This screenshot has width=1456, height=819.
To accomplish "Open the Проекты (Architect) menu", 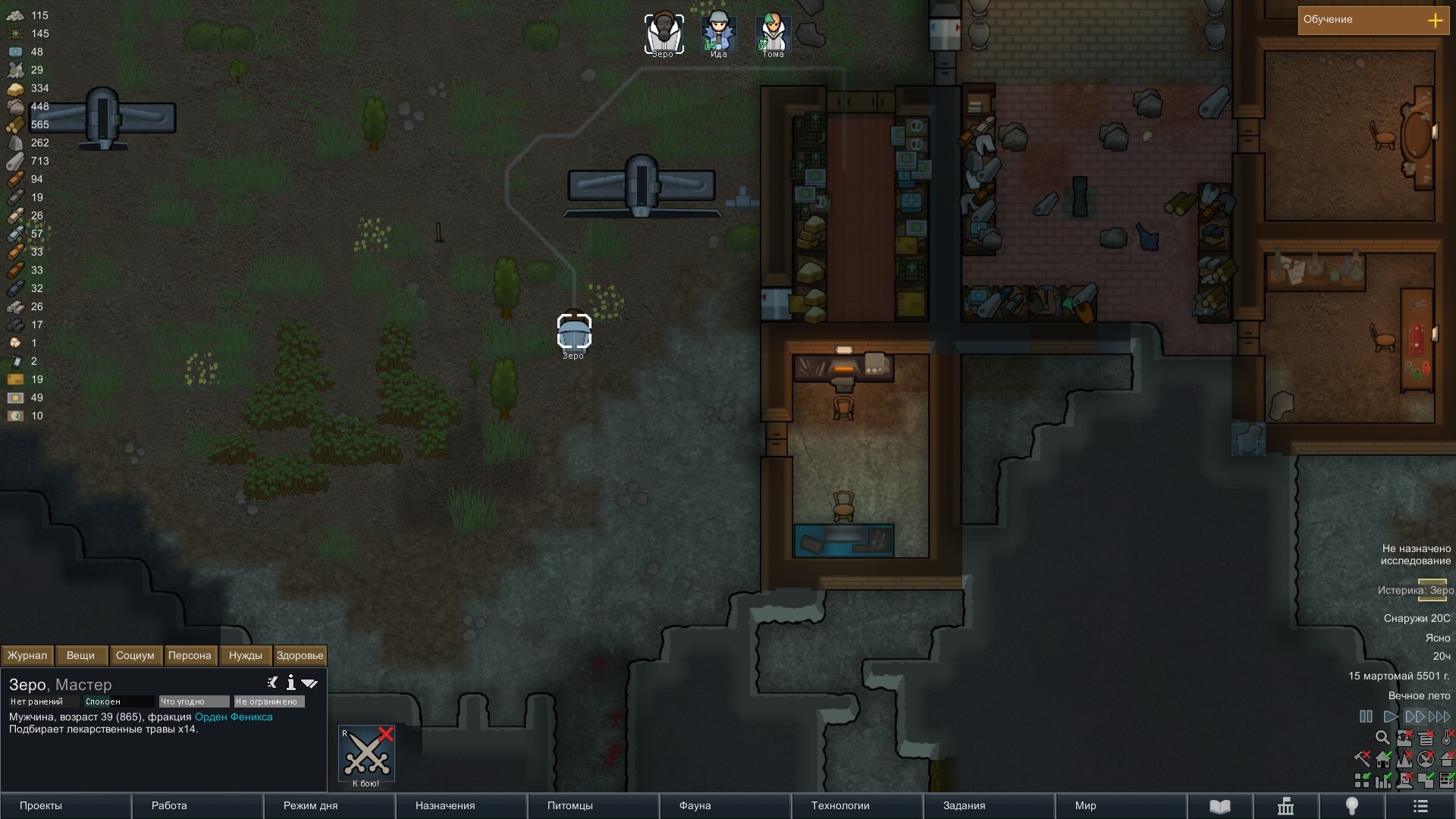I will click(65, 805).
